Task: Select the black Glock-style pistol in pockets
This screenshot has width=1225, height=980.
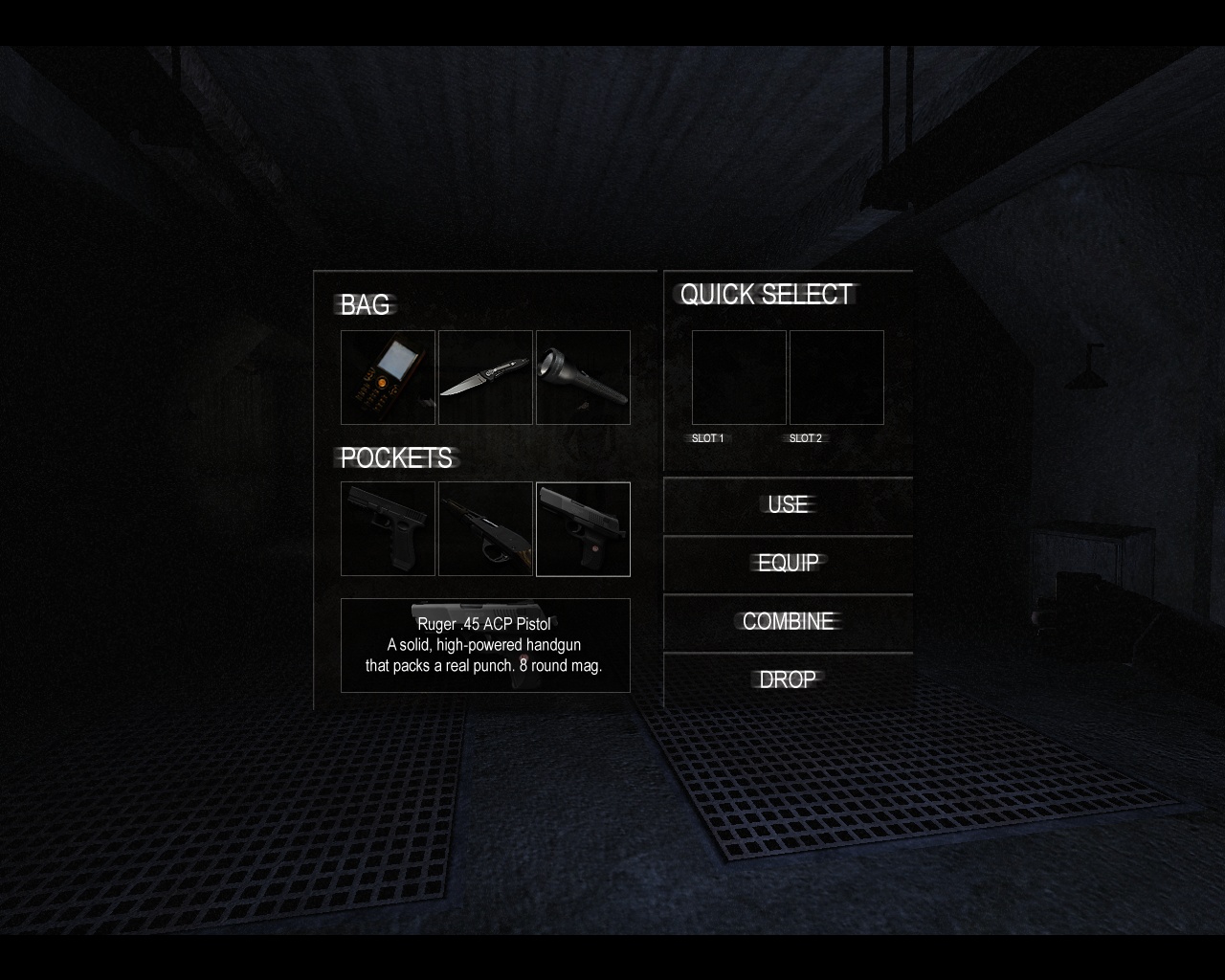Action: (388, 528)
